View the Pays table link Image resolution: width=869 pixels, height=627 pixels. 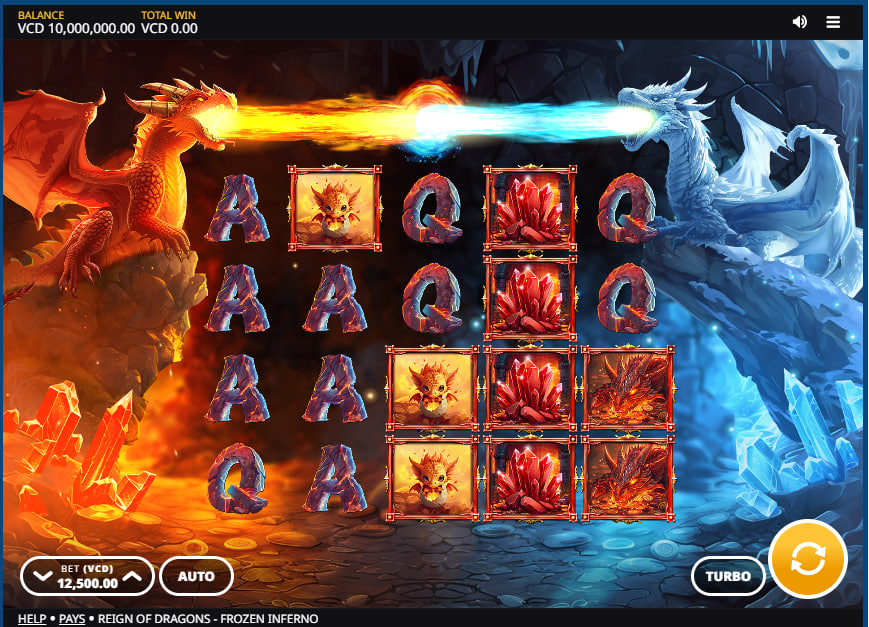tap(72, 619)
